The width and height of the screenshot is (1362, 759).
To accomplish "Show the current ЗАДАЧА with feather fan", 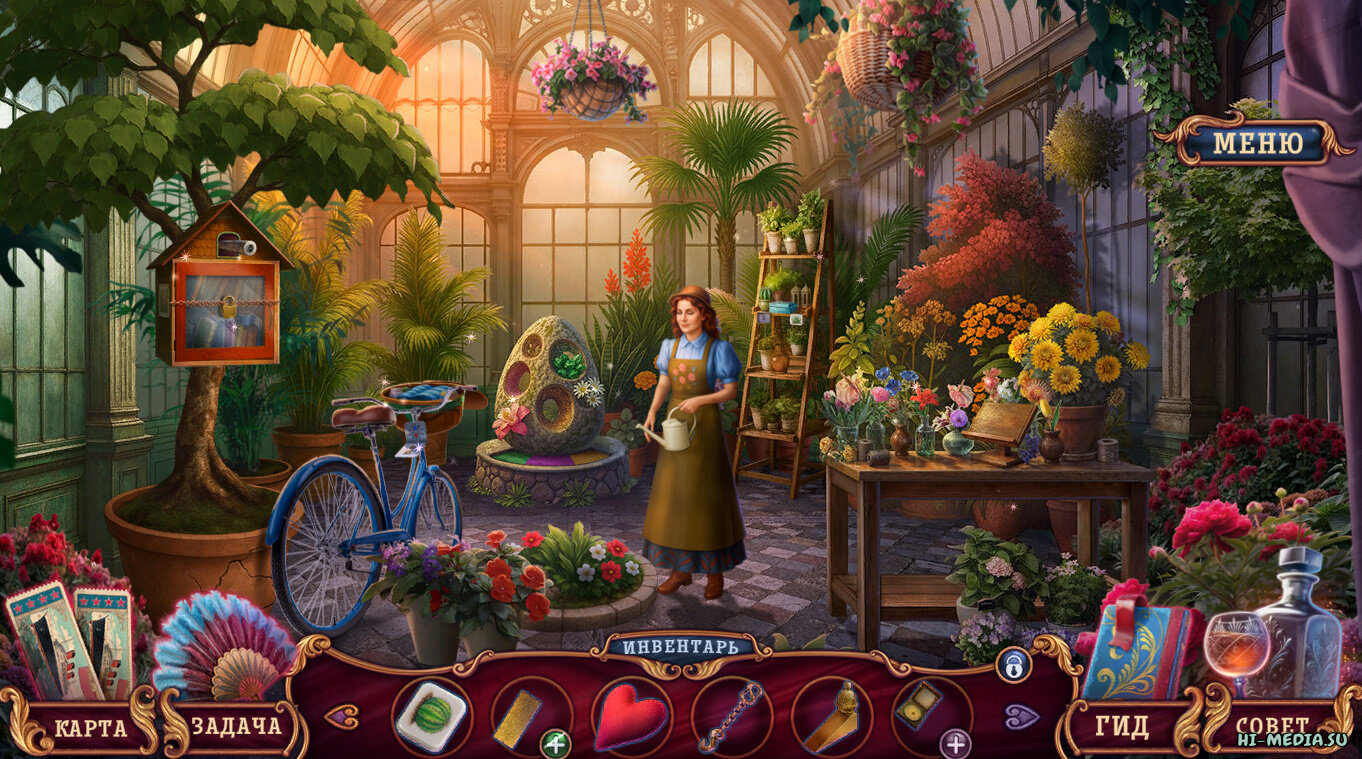I will tap(236, 726).
